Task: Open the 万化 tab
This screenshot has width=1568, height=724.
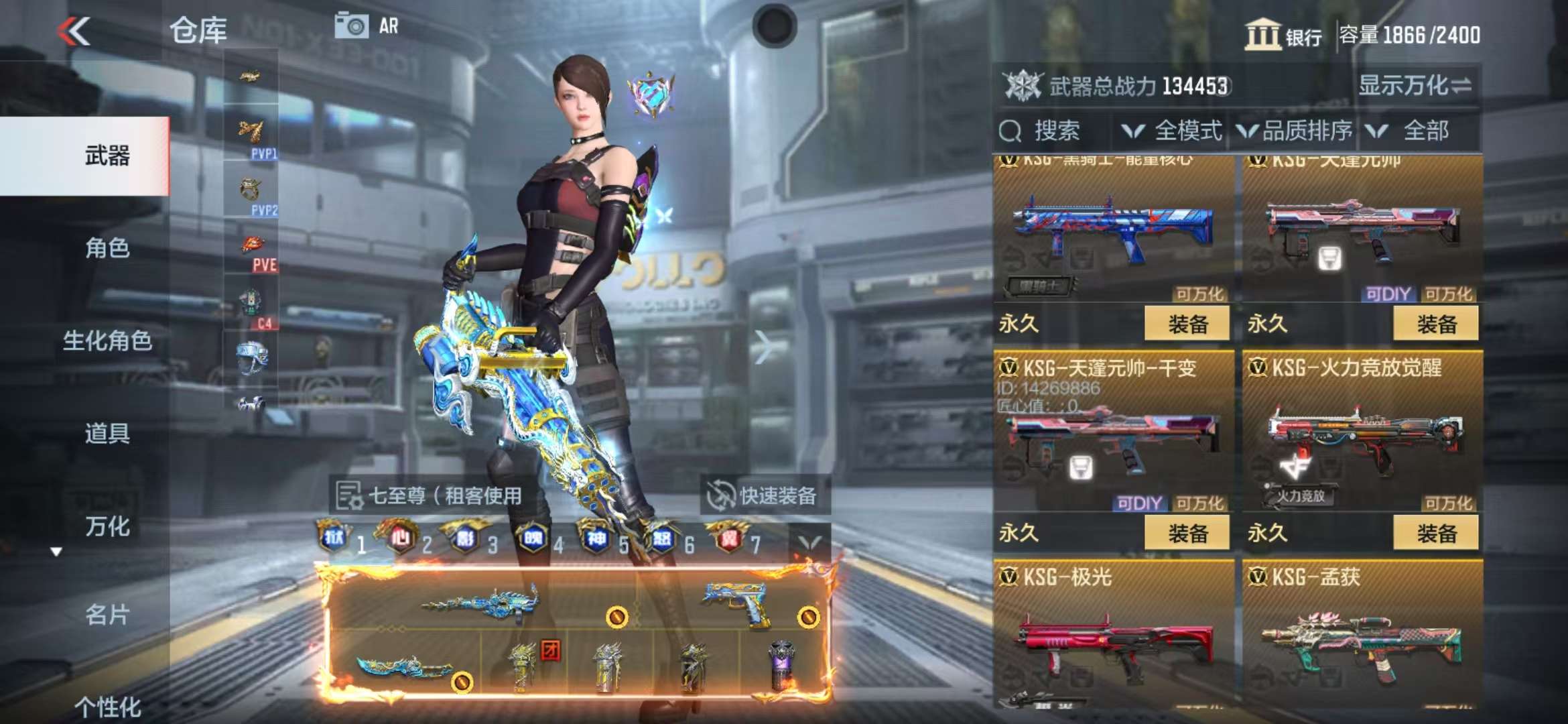Action: 107,526
